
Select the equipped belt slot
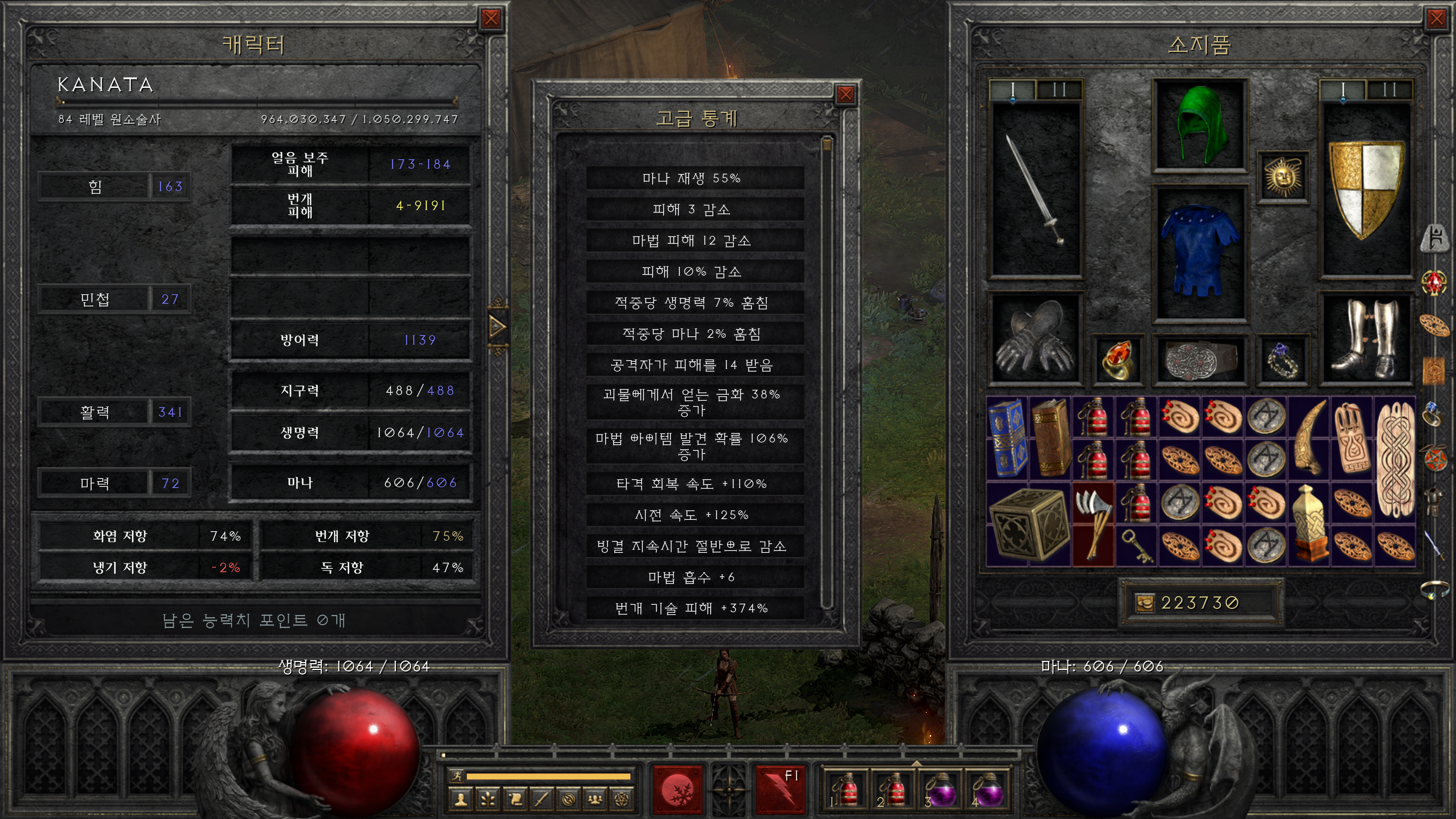1199,360
